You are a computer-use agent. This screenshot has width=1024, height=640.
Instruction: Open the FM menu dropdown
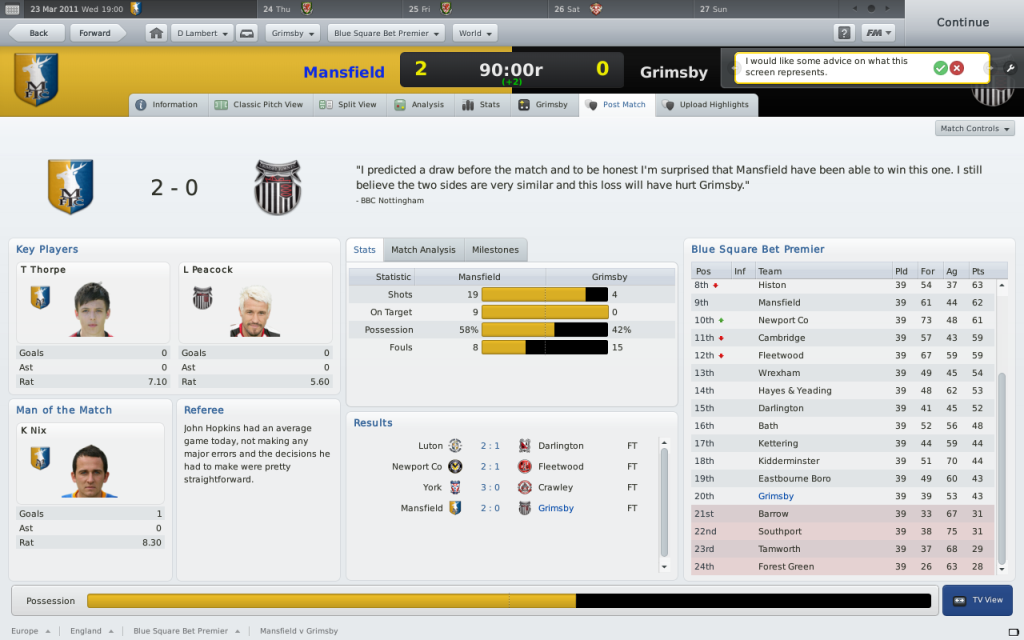tap(878, 33)
